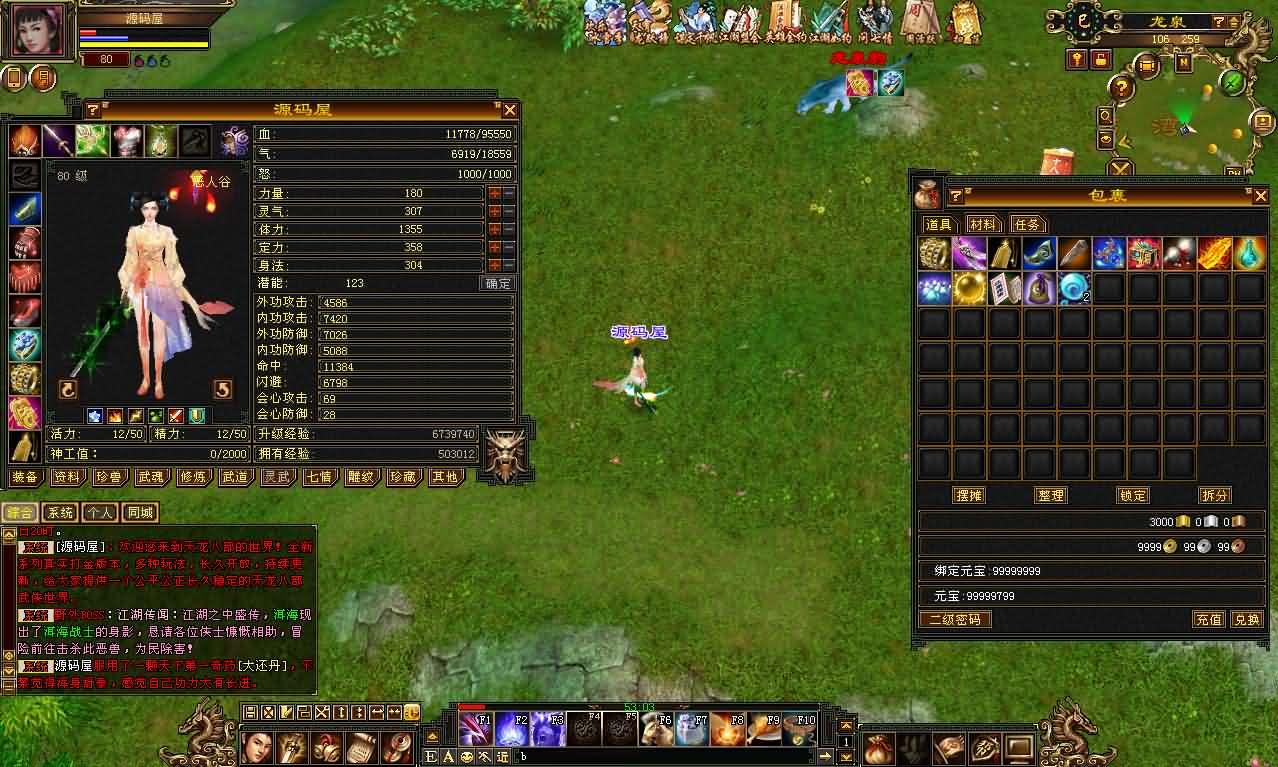1278x767 pixels.
Task: Set the 二级密码 secondary password
Action: coord(955,619)
